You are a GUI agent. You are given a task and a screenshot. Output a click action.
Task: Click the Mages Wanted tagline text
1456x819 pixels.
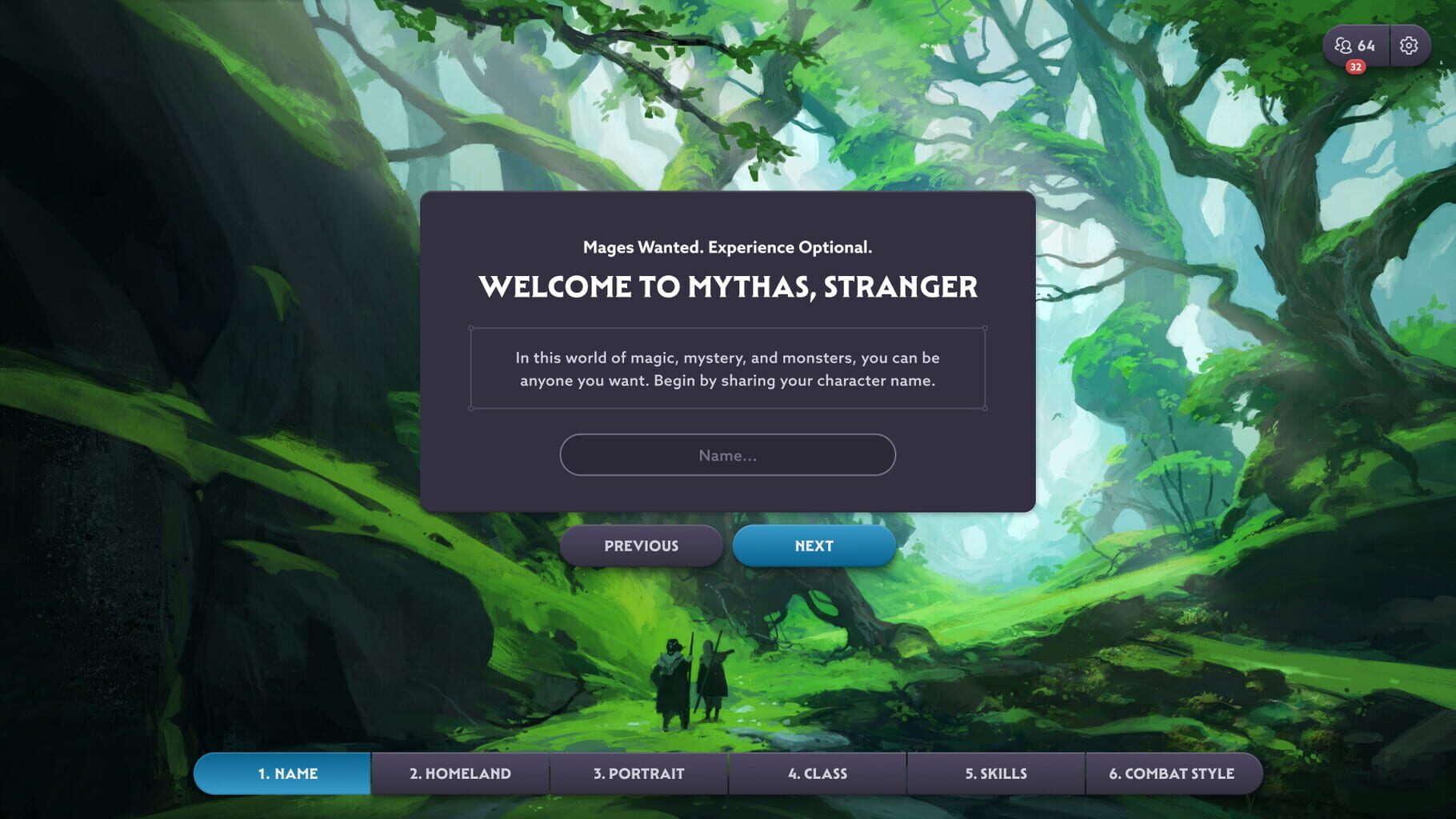[x=727, y=249]
